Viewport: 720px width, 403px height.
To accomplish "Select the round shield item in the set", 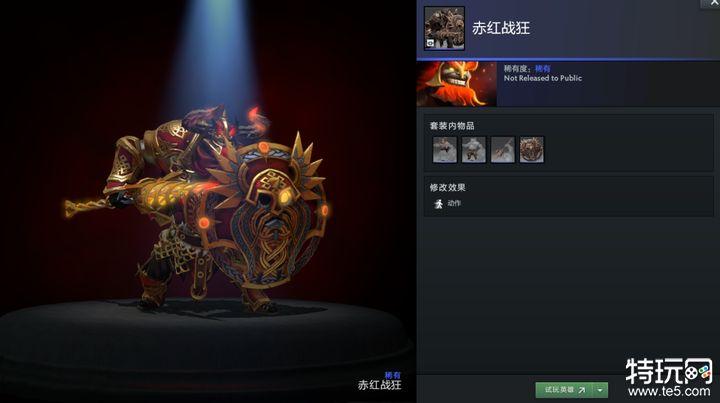I will click(532, 150).
